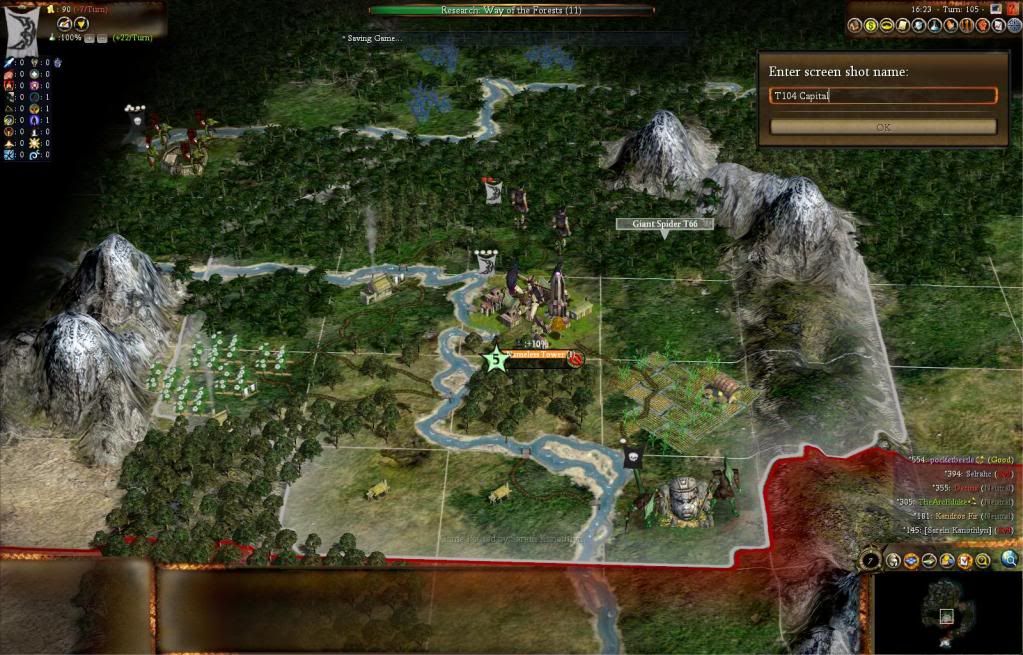The height and width of the screenshot is (655, 1023).
Task: Click the Giant Spider T66 map sign
Action: coord(664,224)
